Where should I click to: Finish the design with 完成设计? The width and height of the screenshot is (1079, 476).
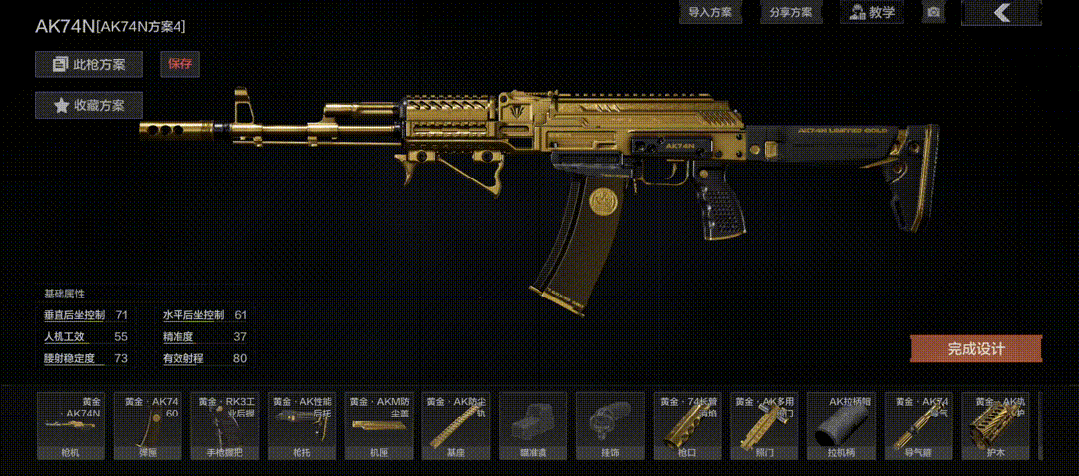tap(975, 349)
